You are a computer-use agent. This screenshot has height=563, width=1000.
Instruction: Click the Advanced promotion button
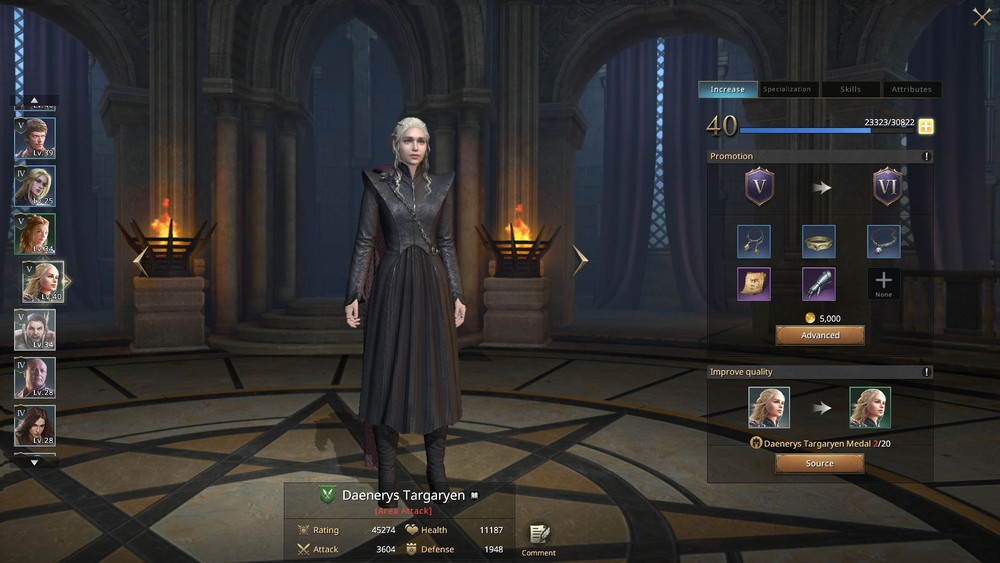(x=820, y=335)
